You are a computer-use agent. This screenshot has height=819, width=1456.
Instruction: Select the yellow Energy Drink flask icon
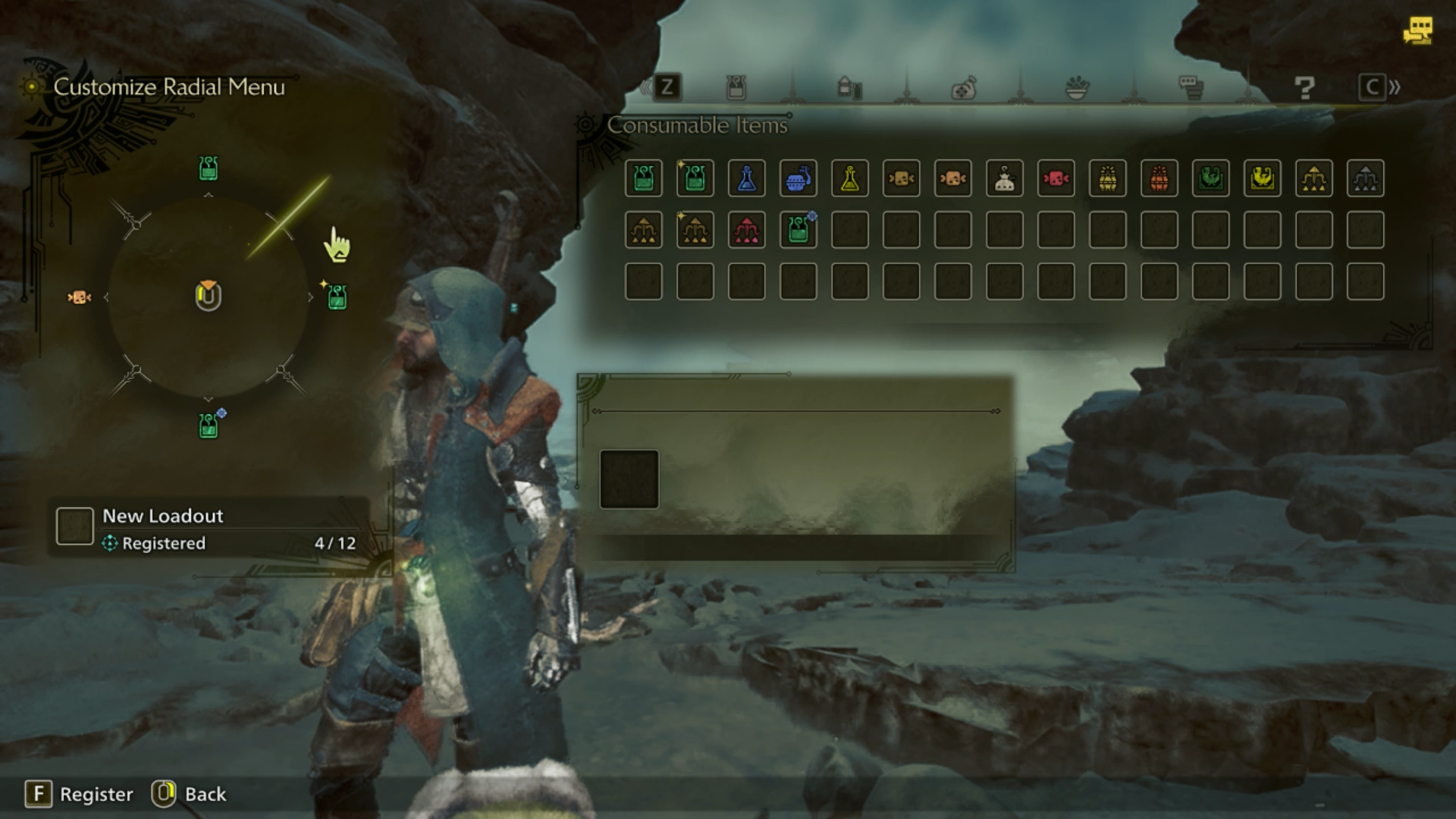tap(849, 178)
